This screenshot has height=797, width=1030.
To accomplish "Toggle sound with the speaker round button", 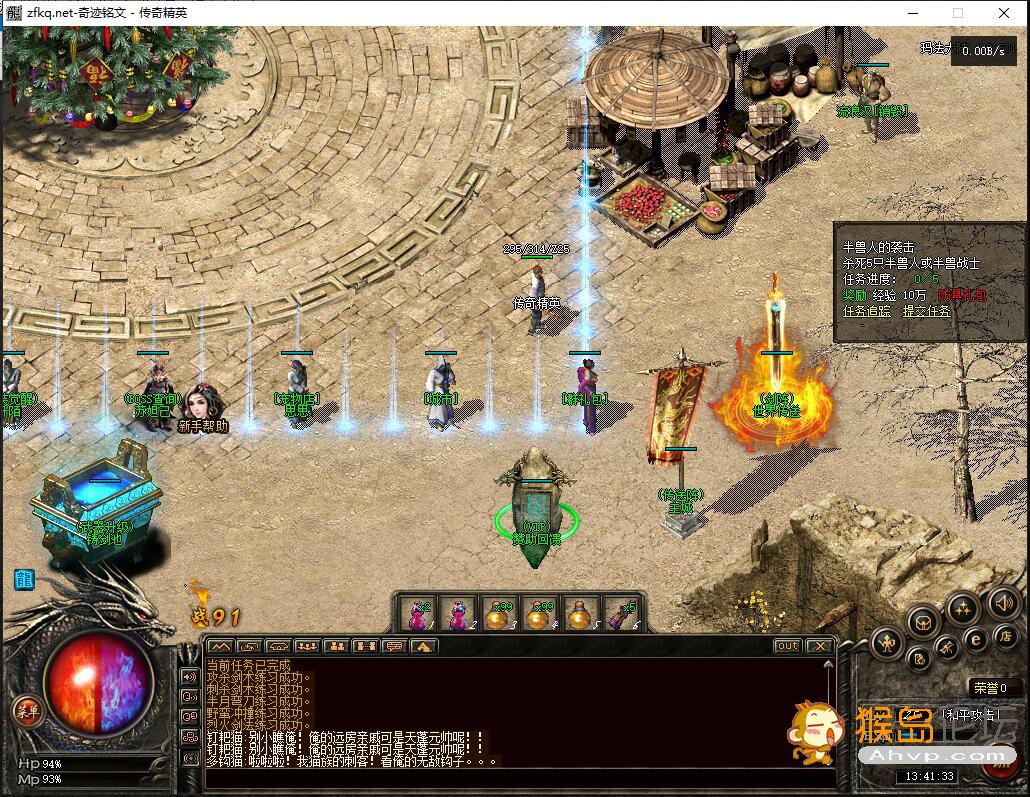I will (1002, 603).
